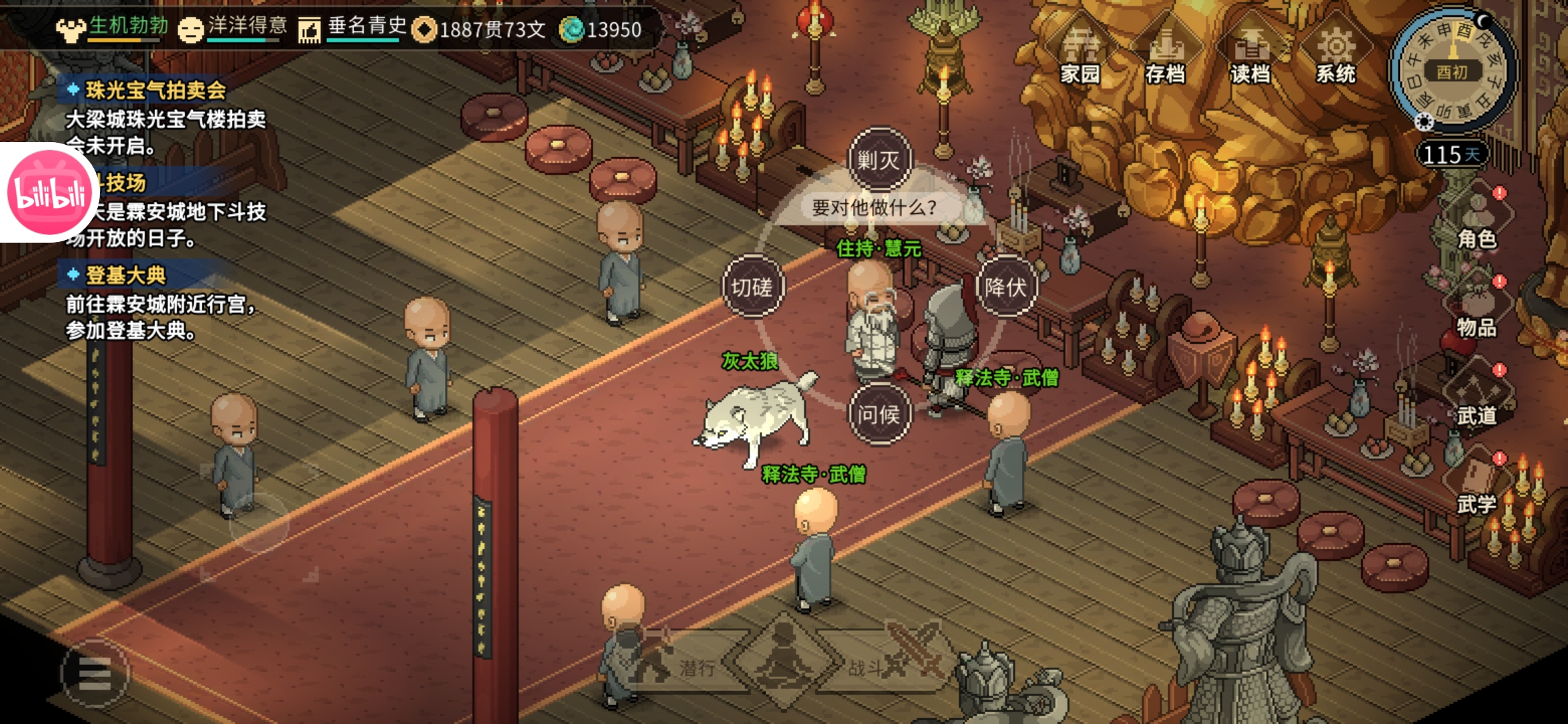
Task: Activate the meditation pose button
Action: [784, 660]
